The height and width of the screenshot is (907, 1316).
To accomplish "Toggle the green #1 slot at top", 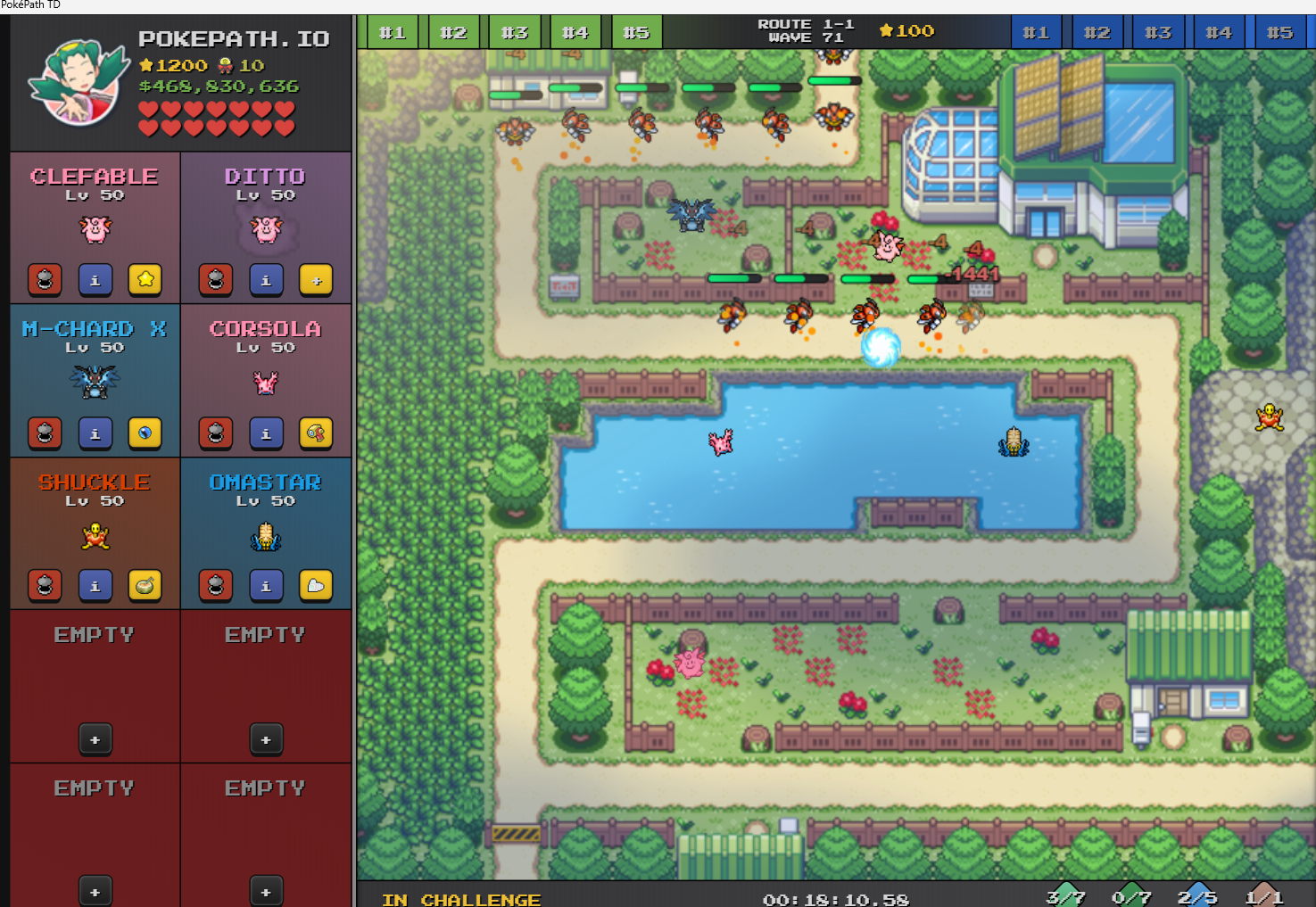I will (x=393, y=32).
